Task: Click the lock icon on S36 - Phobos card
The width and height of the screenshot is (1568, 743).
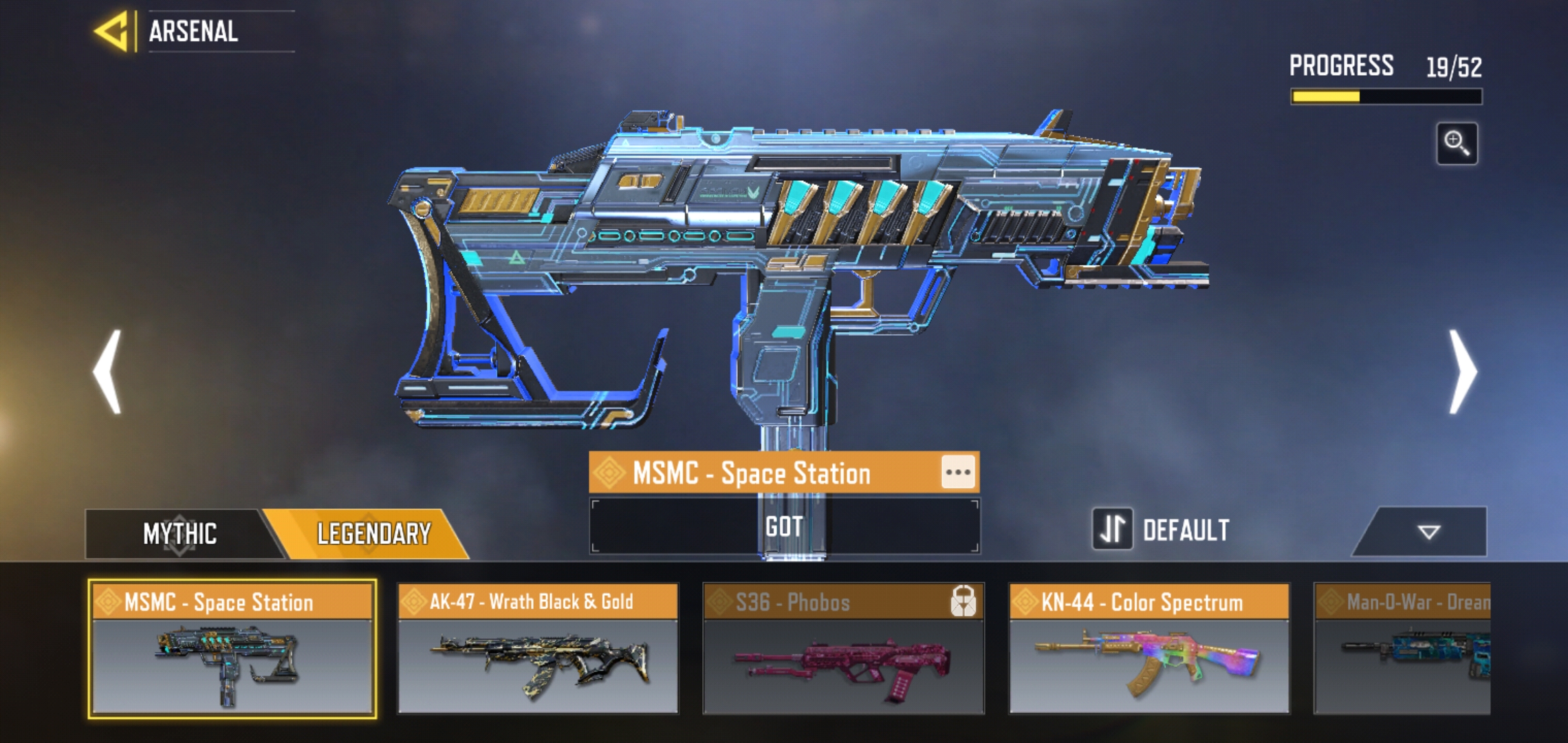Action: point(965,603)
